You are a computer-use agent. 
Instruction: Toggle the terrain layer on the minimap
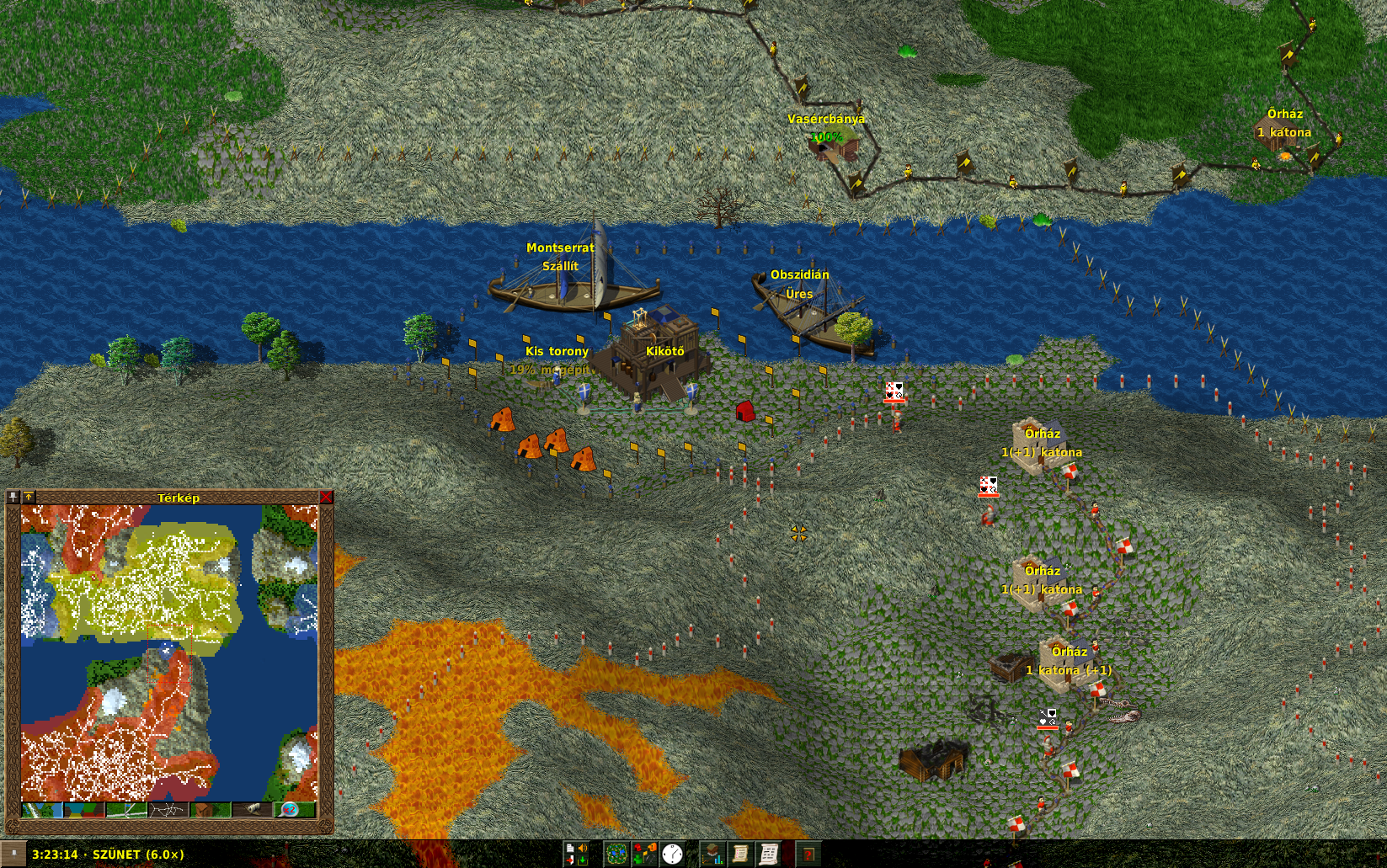point(41,810)
